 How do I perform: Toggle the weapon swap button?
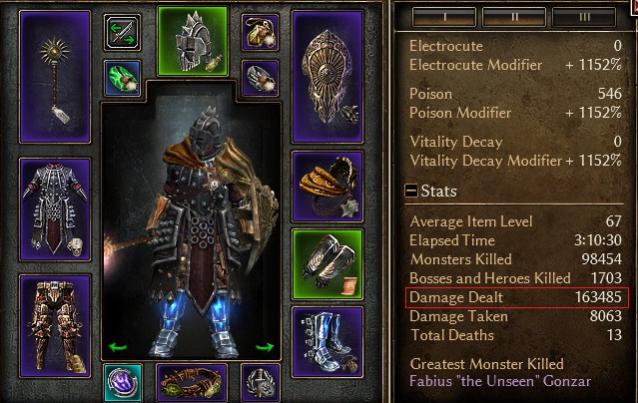(123, 33)
